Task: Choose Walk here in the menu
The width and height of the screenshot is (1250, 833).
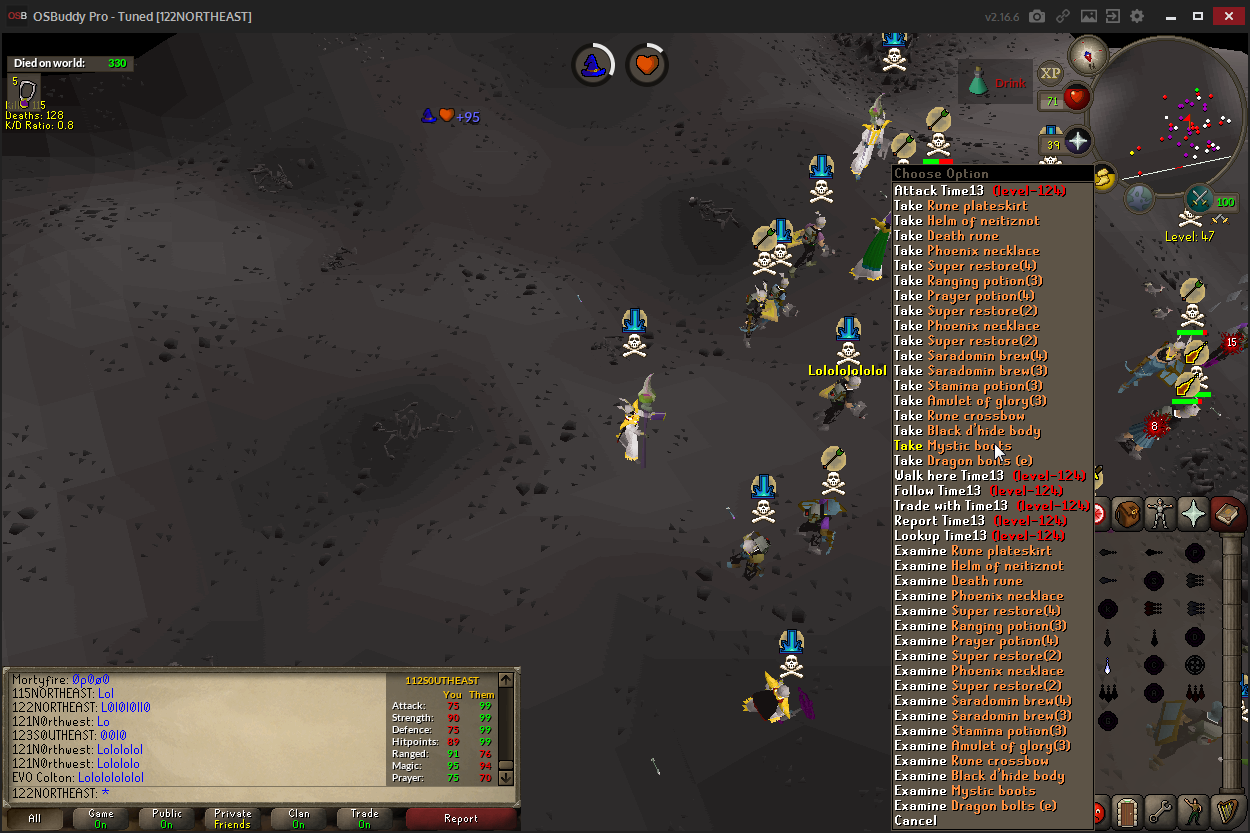Action: 948,475
